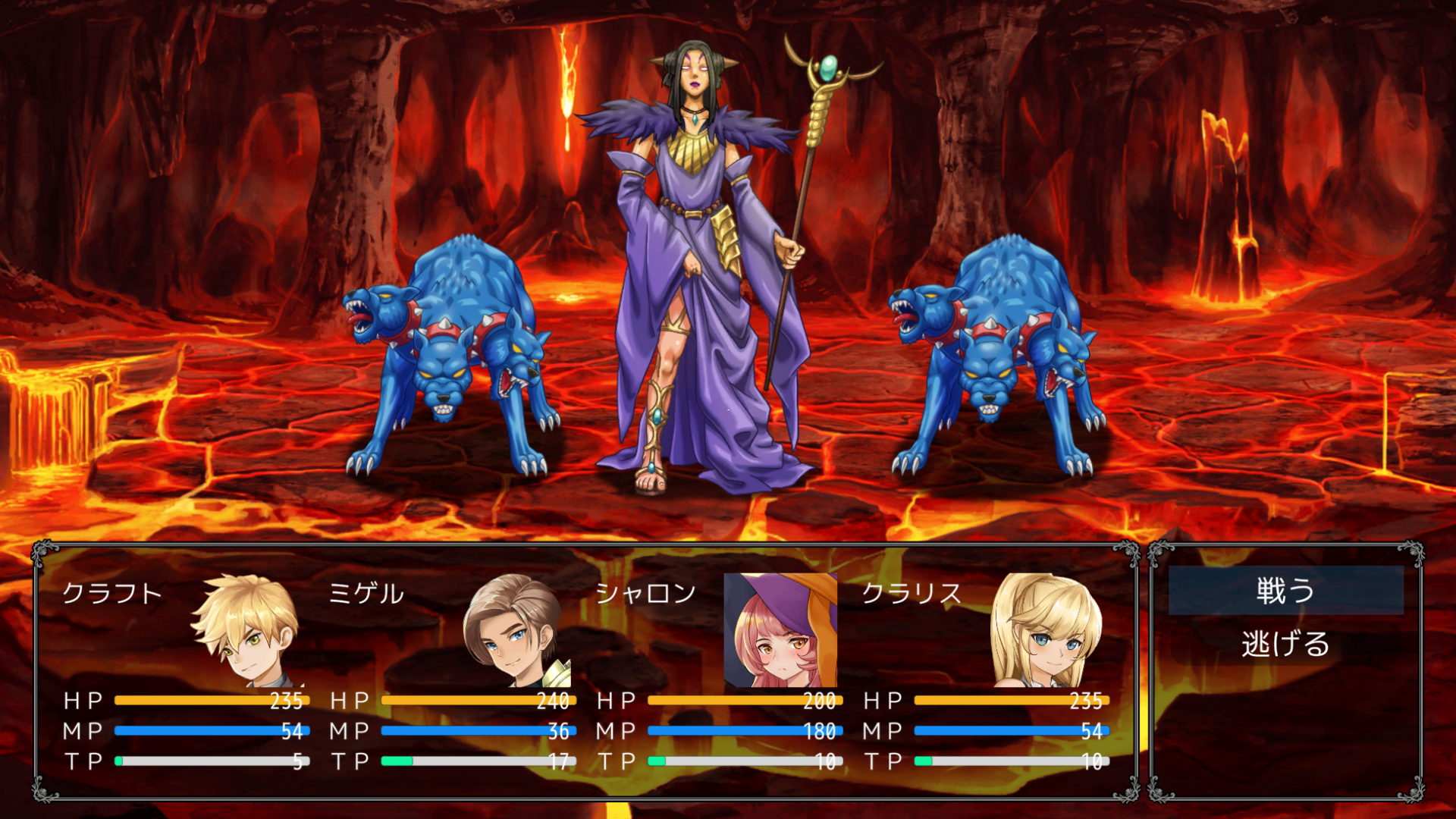Select the 逃げる (Escape) command
The height and width of the screenshot is (819, 1456).
tap(1285, 644)
